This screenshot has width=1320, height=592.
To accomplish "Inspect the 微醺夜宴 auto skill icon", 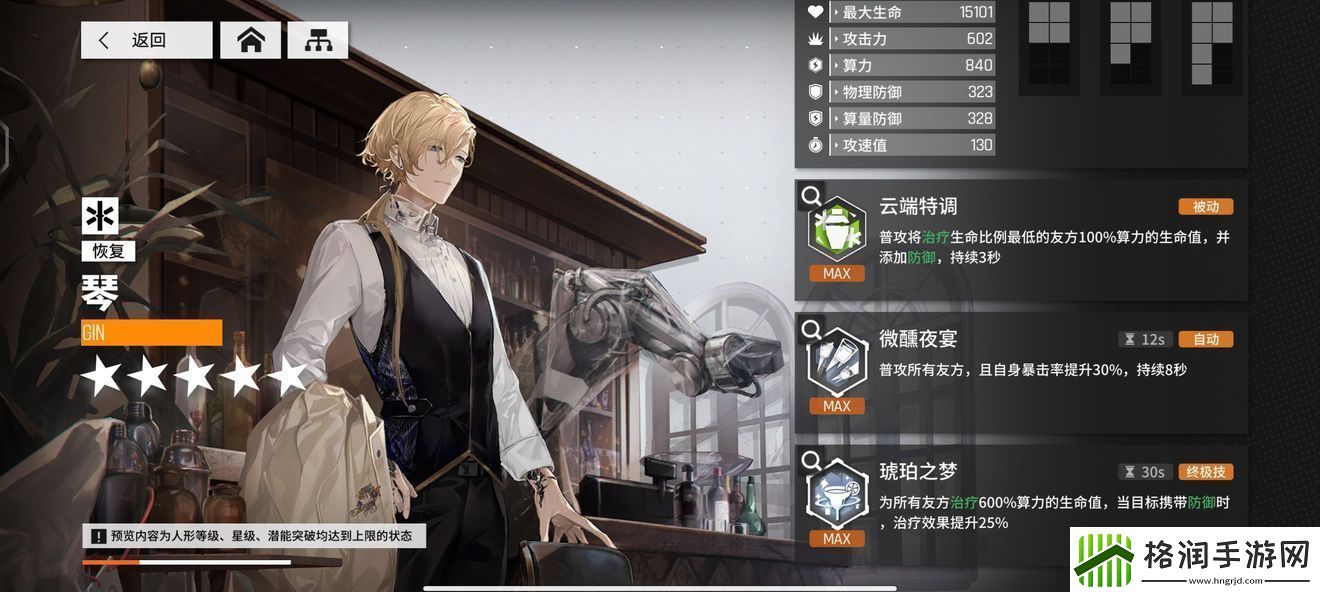I will click(836, 364).
